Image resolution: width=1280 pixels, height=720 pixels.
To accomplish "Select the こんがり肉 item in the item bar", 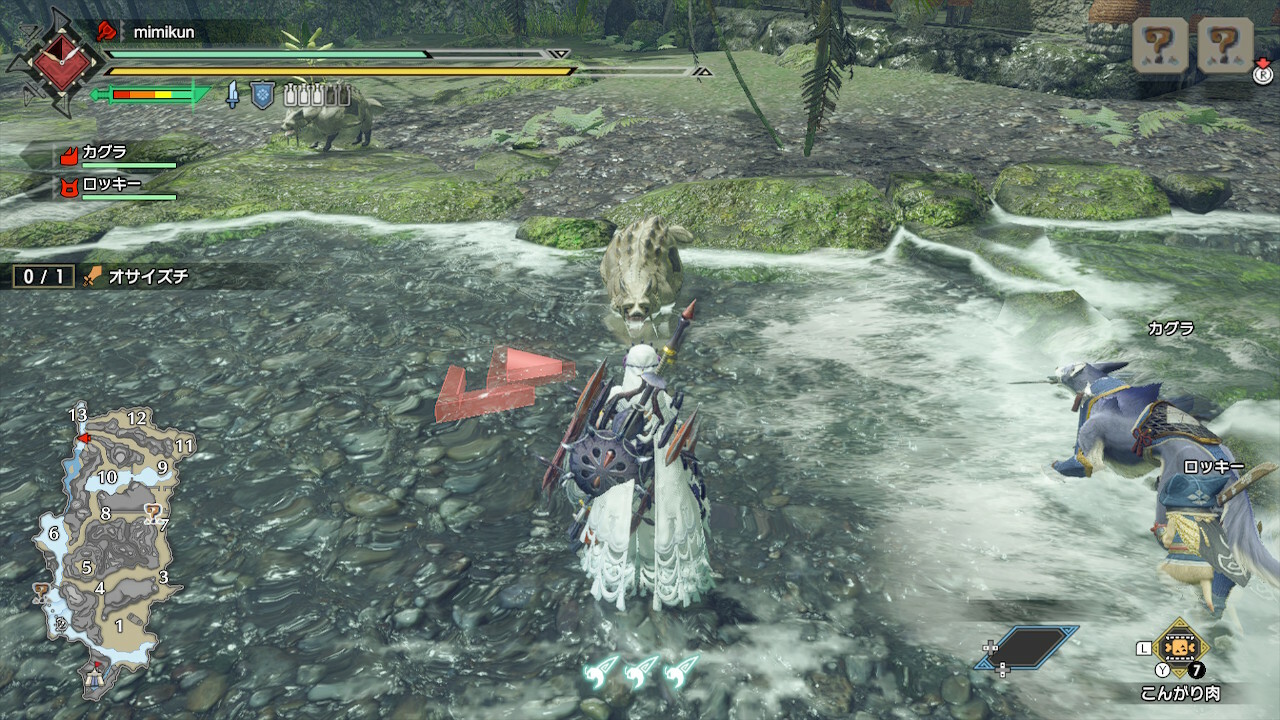I will 1181,643.
